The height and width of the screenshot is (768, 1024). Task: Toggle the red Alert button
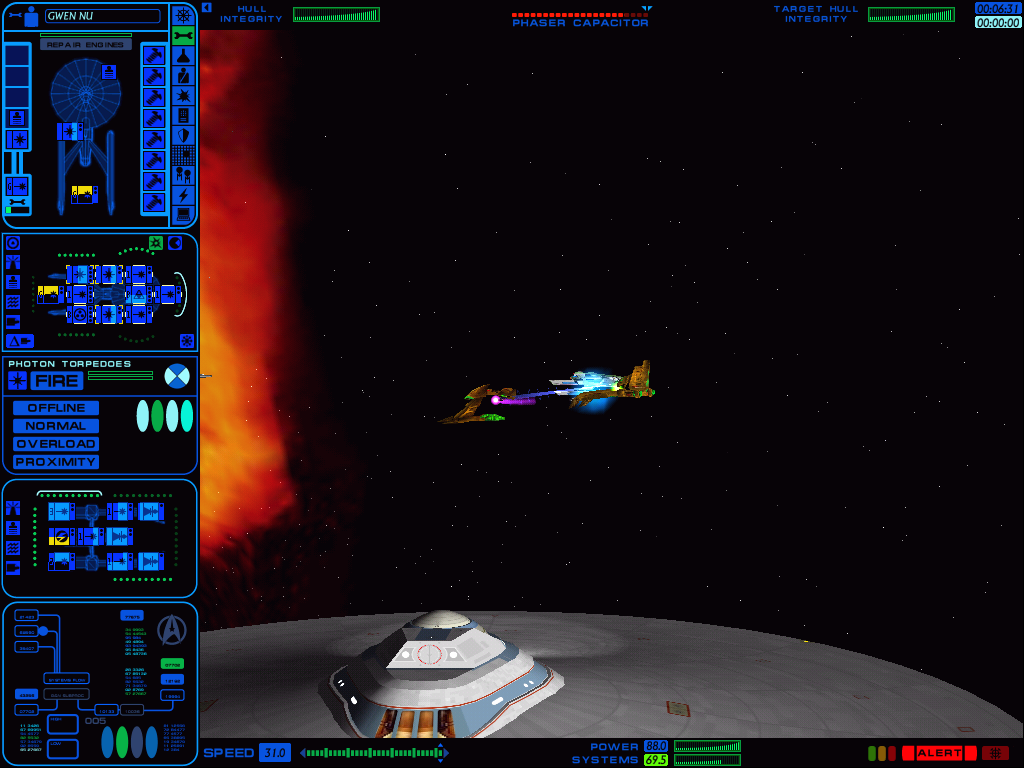[x=939, y=753]
